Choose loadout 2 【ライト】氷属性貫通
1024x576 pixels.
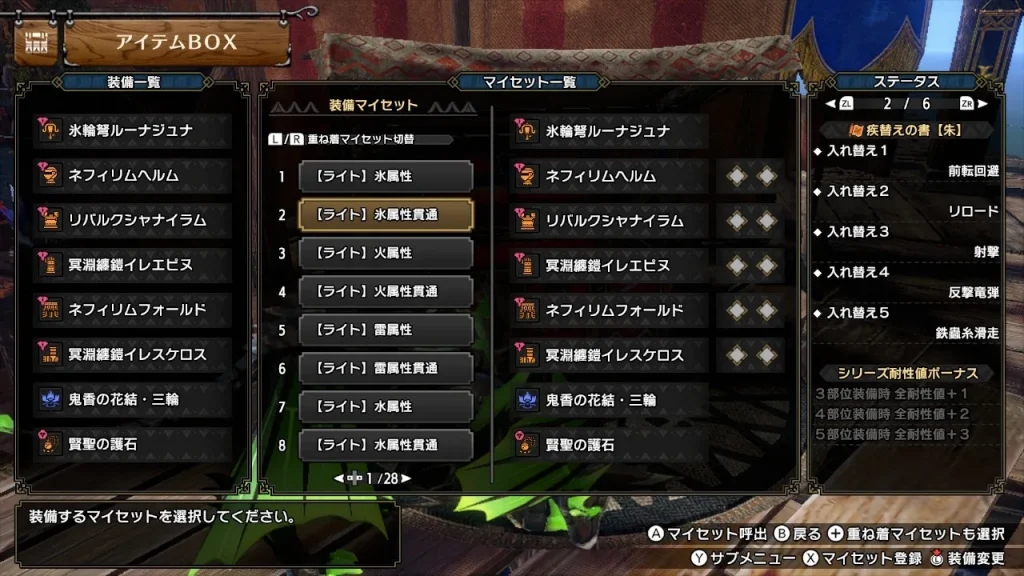(x=385, y=214)
